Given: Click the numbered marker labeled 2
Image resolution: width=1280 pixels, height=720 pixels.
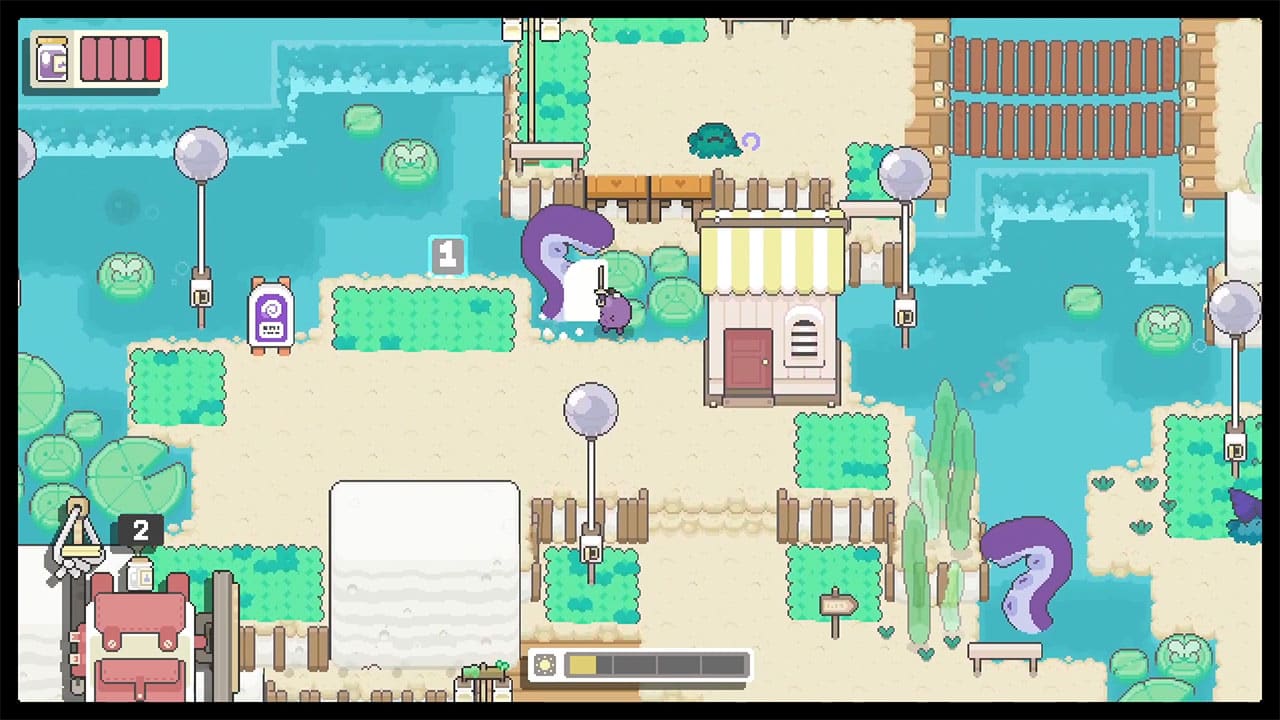Looking at the screenshot, I should [x=140, y=531].
